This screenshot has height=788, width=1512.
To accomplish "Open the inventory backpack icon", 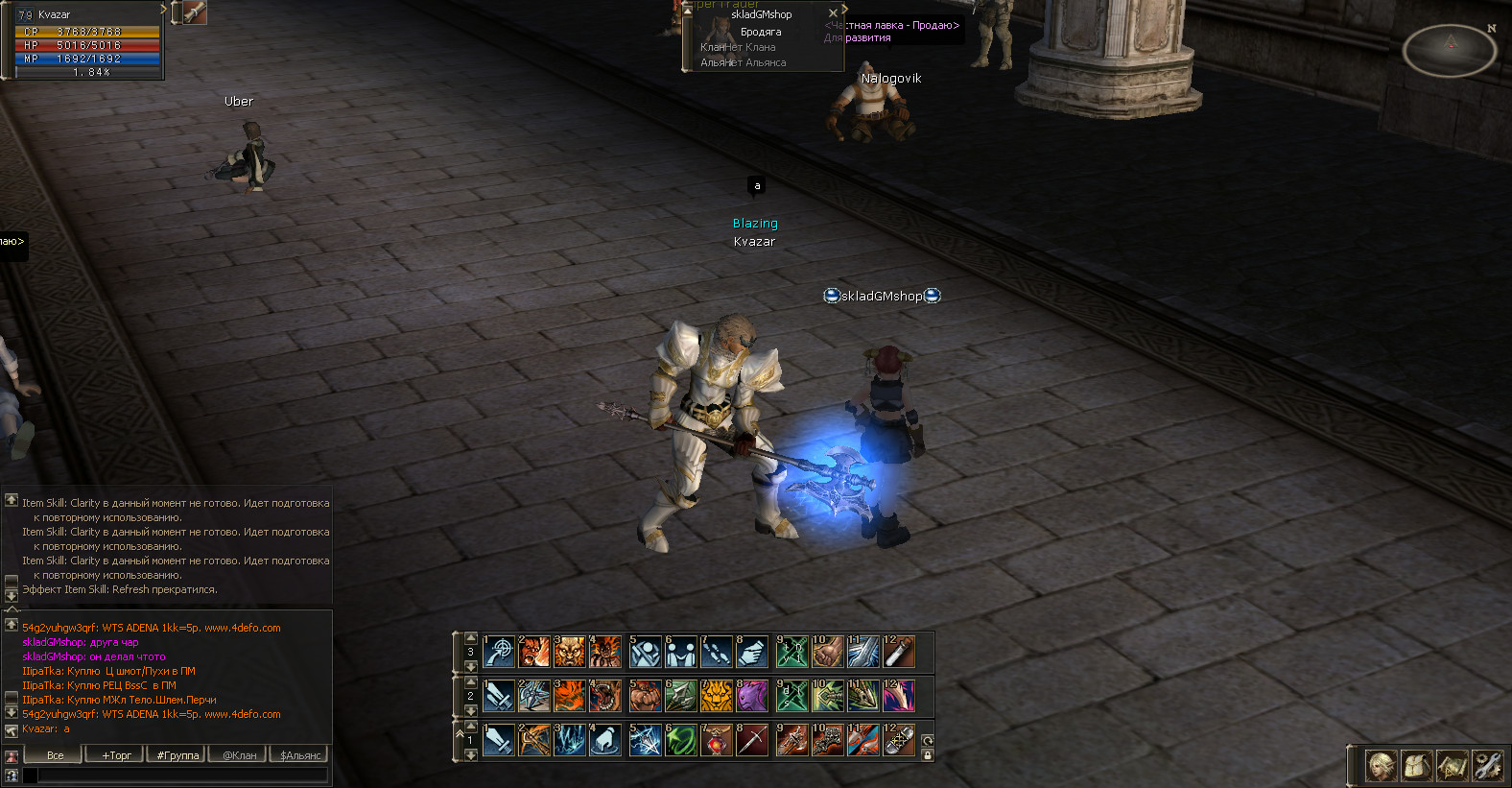I will click(1417, 766).
